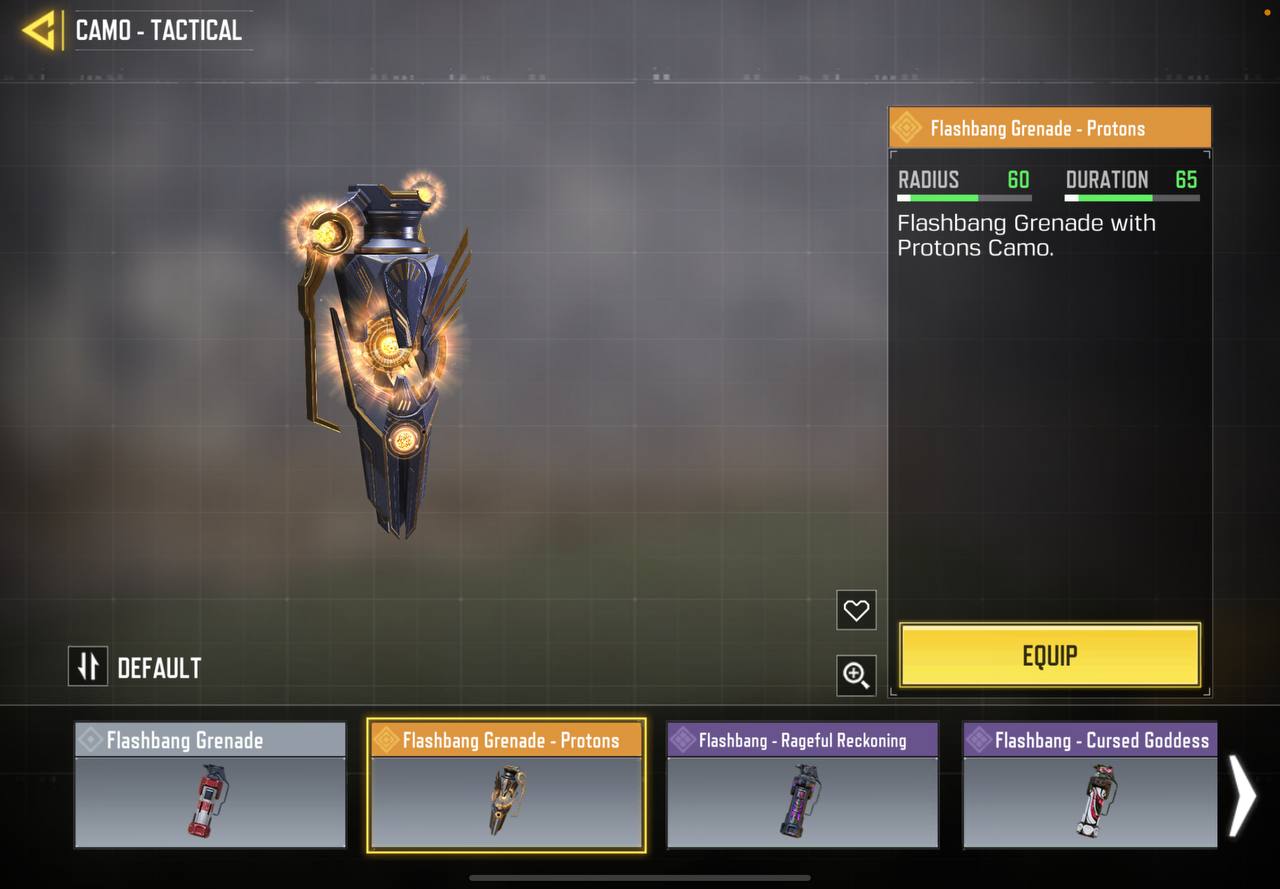The height and width of the screenshot is (889, 1280).
Task: Toggle the Default sort order button
Action: (88, 667)
